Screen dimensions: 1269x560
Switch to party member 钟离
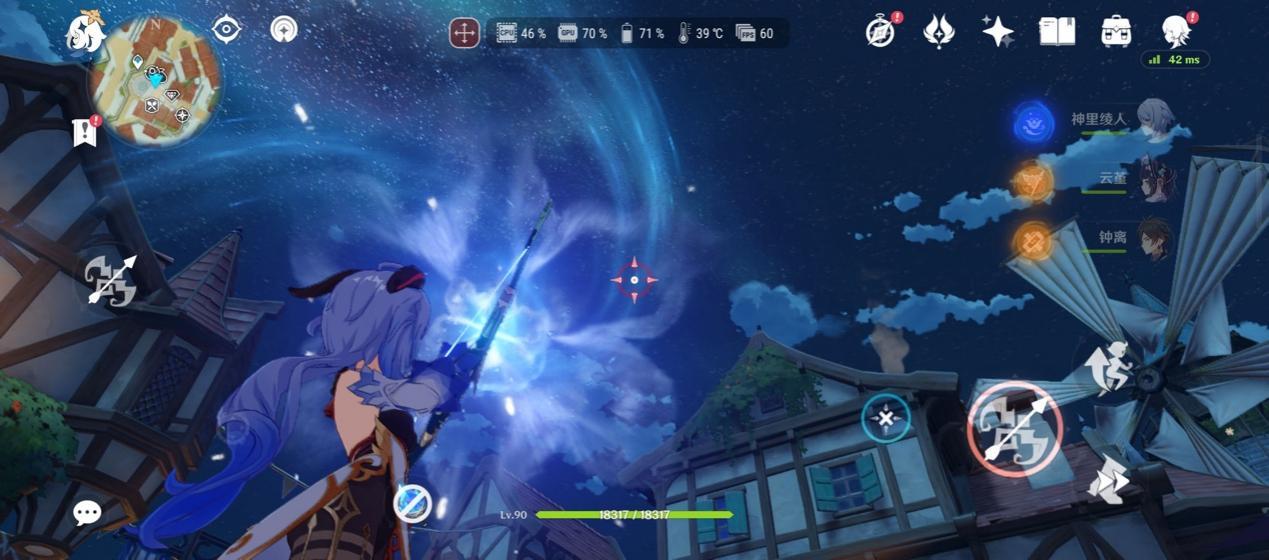pyautogui.click(x=1155, y=240)
